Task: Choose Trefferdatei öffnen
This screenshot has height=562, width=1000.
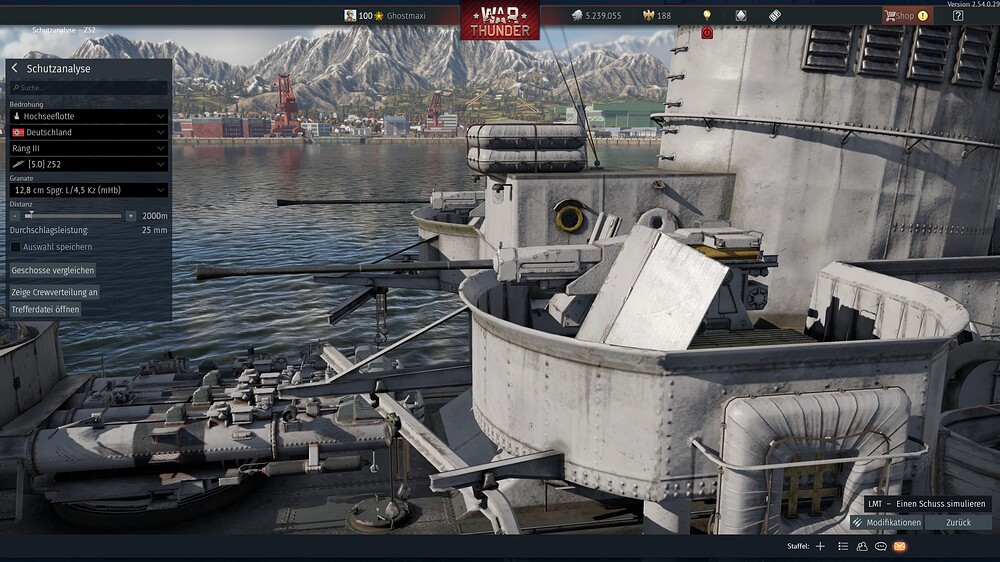Action: [45, 309]
